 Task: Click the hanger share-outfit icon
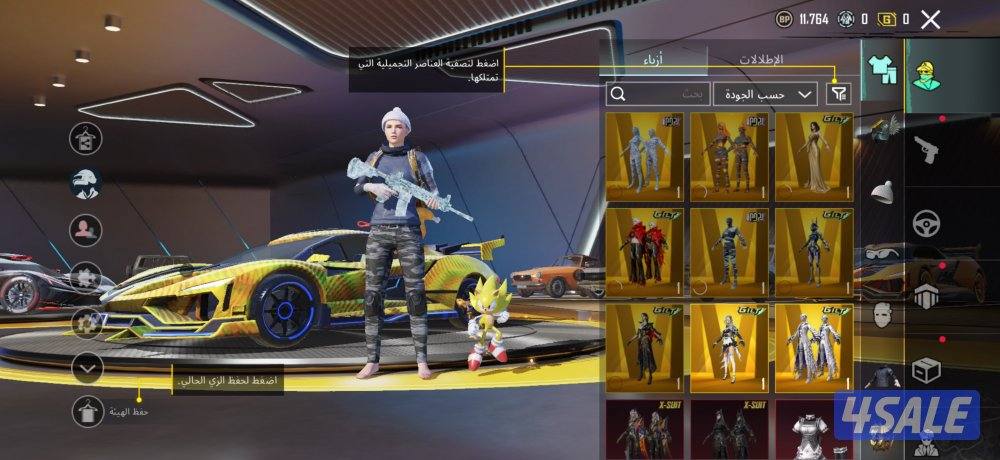pyautogui.click(x=86, y=139)
